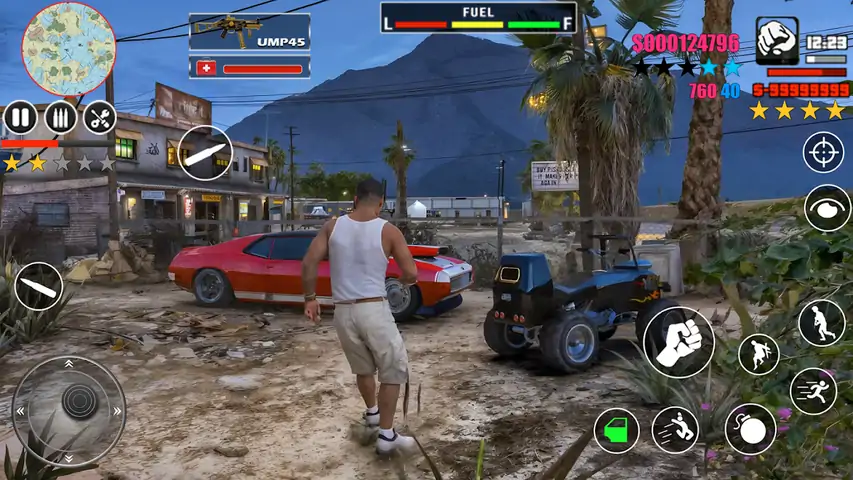This screenshot has width=853, height=480.
Task: Throw a punch with the large fist button
Action: 679,342
